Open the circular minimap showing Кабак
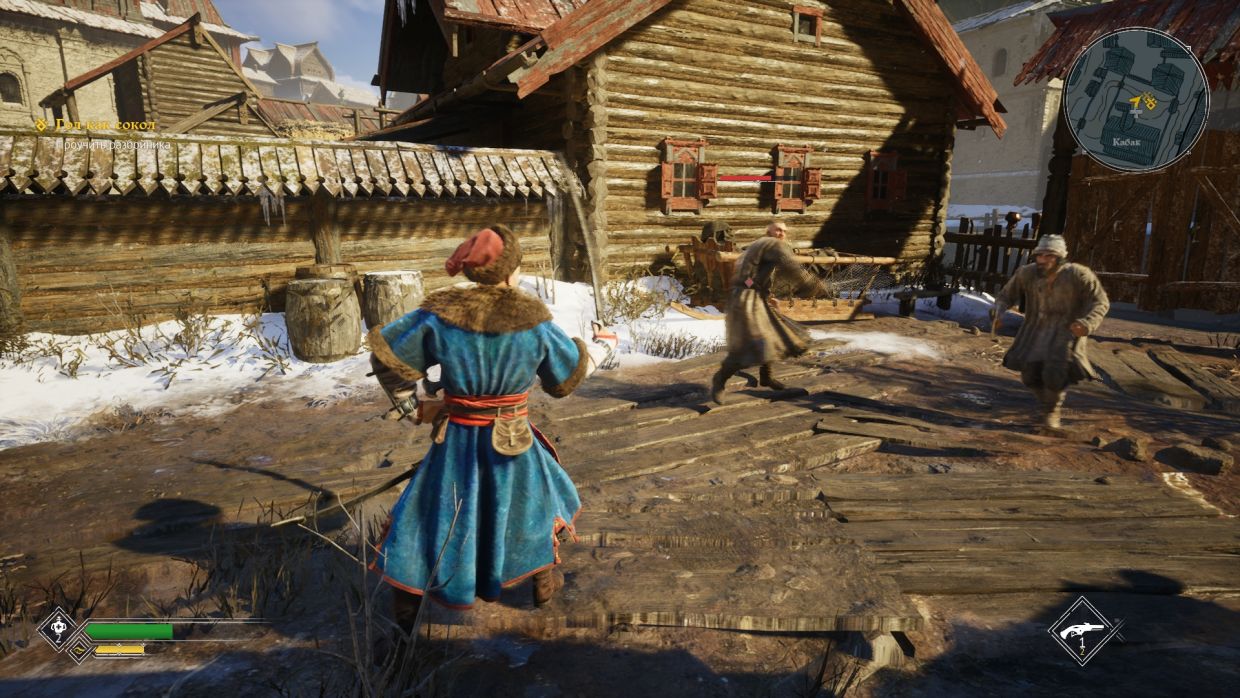This screenshot has width=1240, height=698. coord(1136,100)
